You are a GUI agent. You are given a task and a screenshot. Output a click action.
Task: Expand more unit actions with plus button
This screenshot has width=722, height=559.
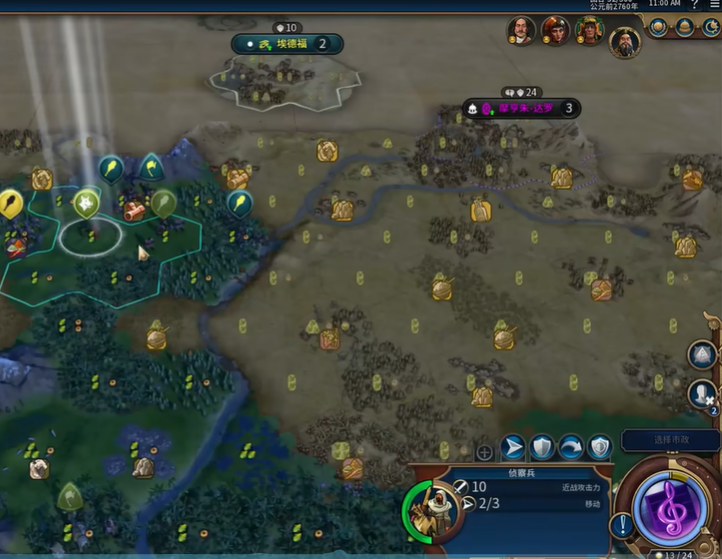[484, 451]
